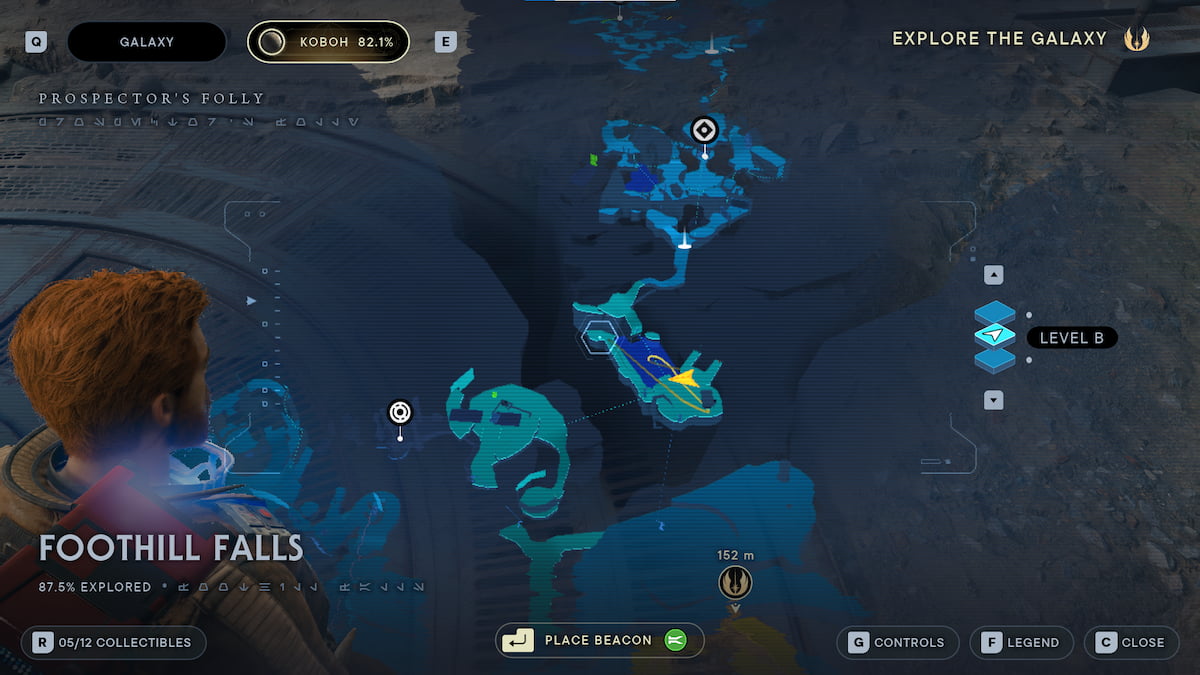
Task: Choose the hexagon marker on the map
Action: [x=600, y=337]
